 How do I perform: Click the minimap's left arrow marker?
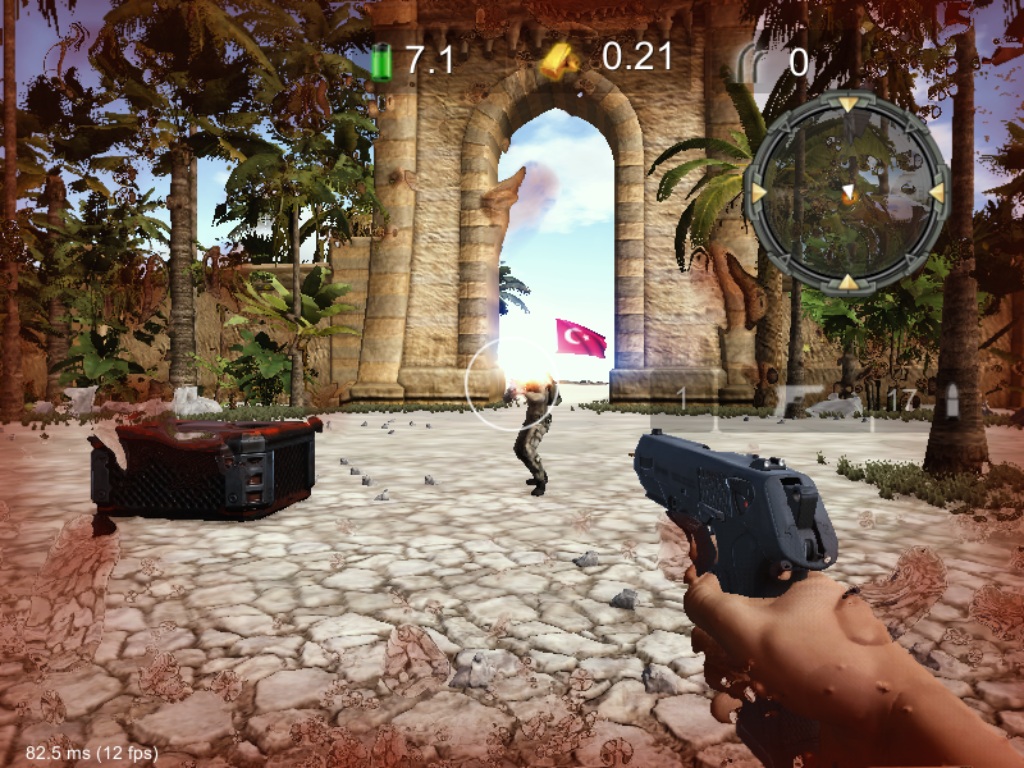[758, 191]
